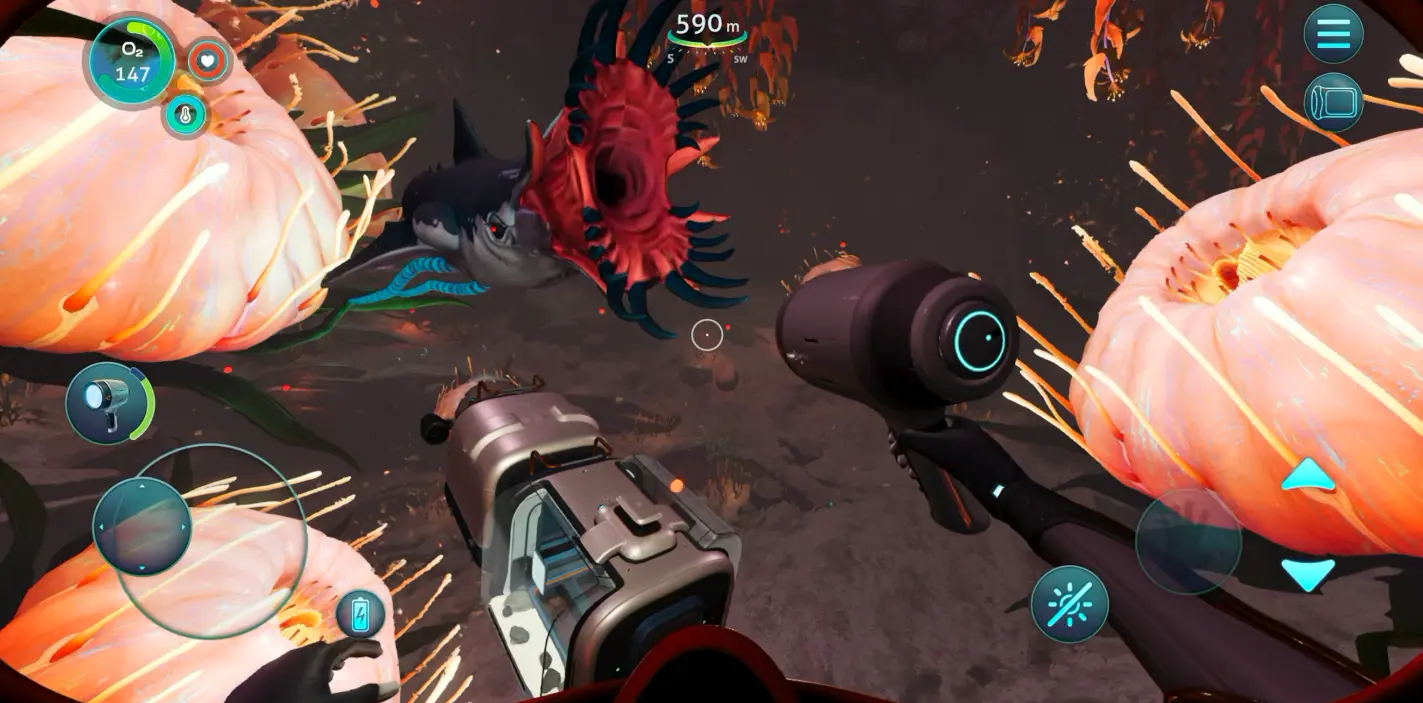Open the hamburger menu
This screenshot has height=703, width=1423.
coord(1333,34)
